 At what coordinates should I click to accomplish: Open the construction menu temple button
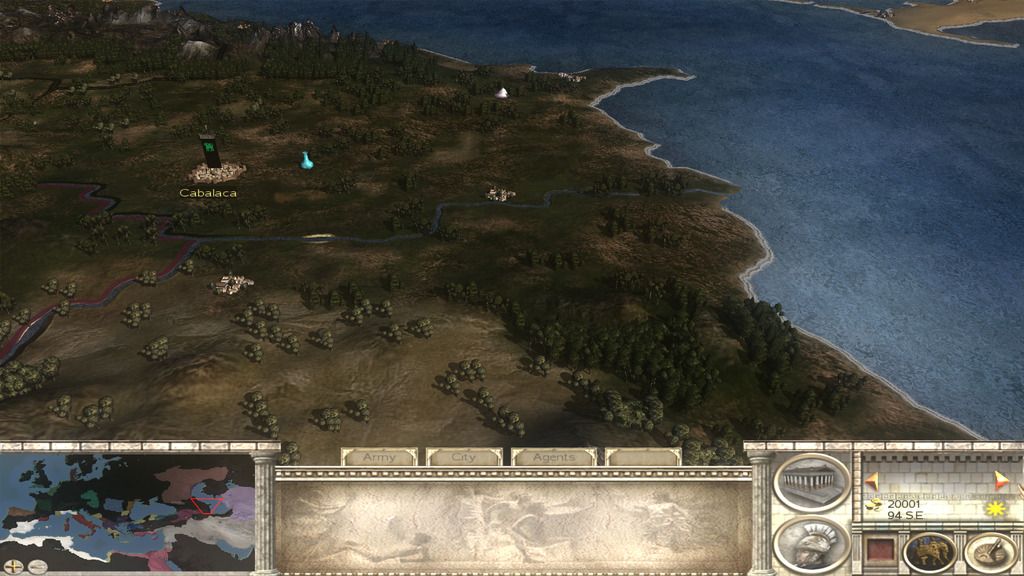point(811,482)
